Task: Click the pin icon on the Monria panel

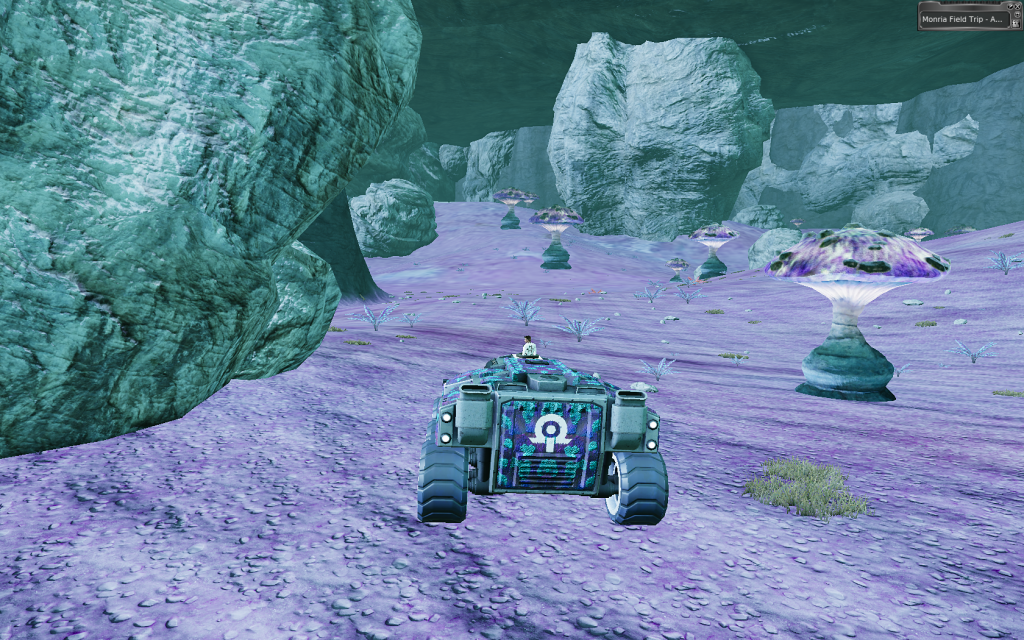Action: click(x=1010, y=7)
